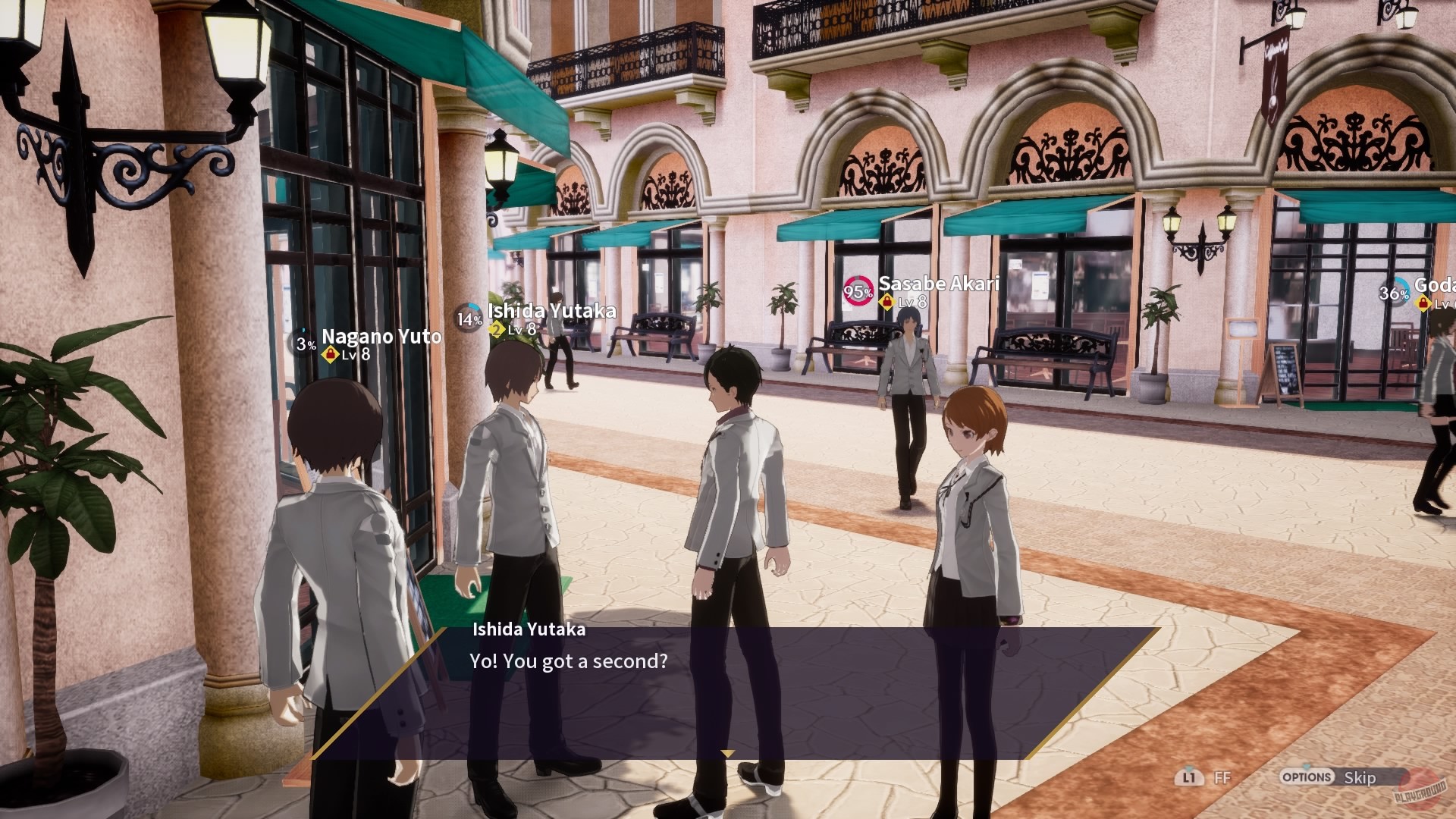Click the teal arrow above the L1 prompt
This screenshot has width=1456, height=819.
pos(1189,768)
